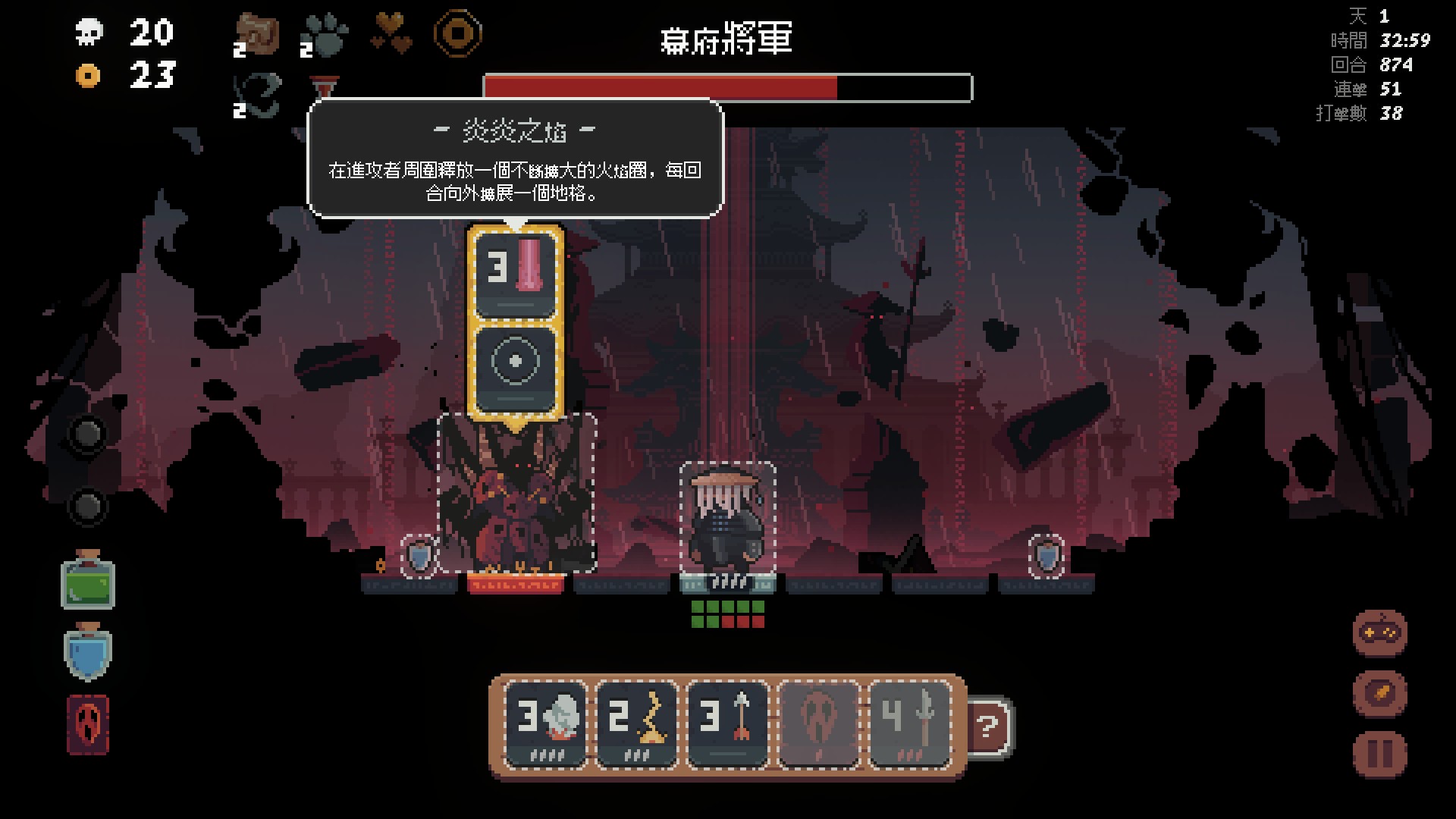Inspect the paw print skill icon
The image size is (1456, 819).
324,35
